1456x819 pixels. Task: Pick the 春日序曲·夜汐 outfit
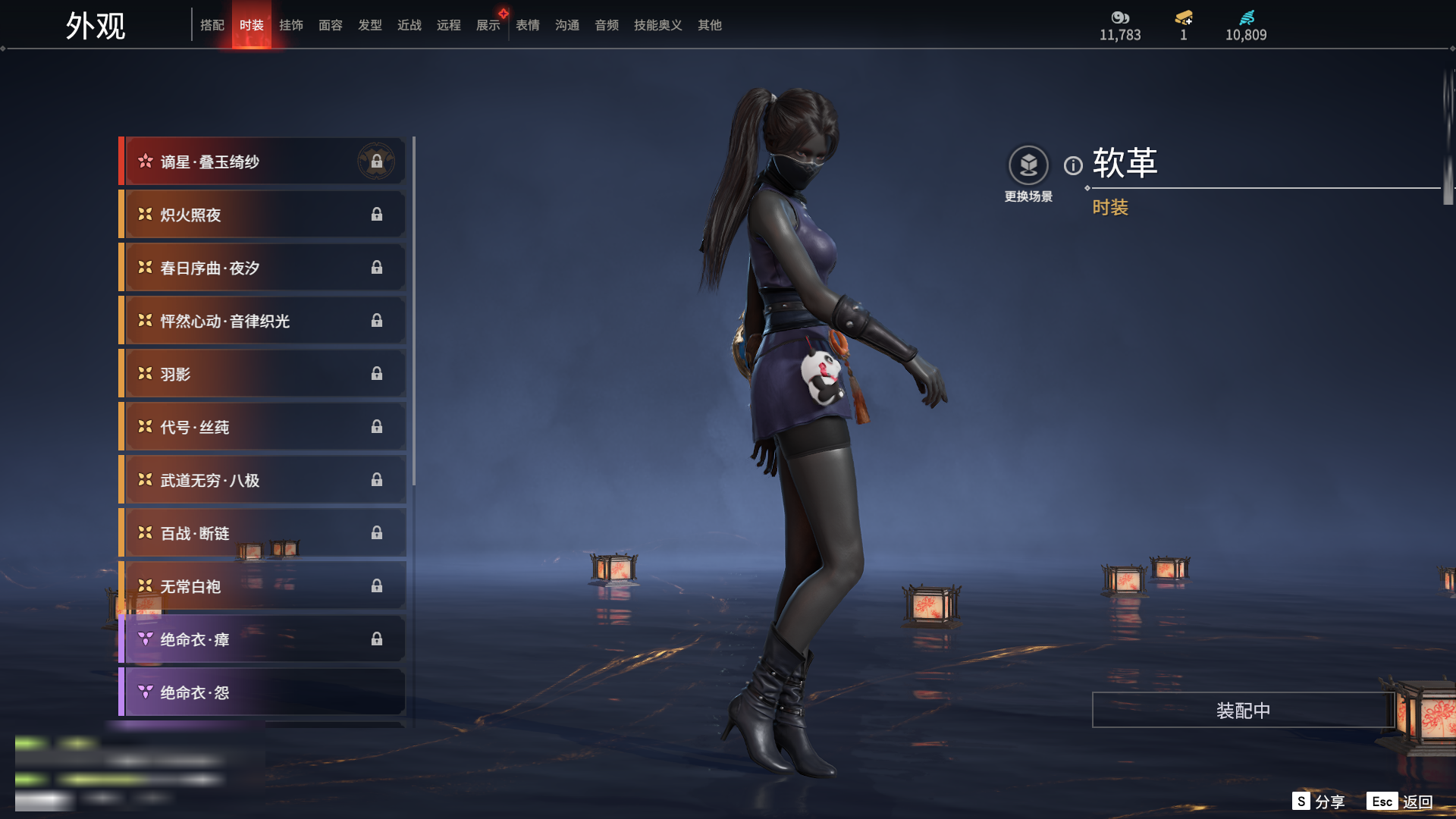pyautogui.click(x=262, y=268)
